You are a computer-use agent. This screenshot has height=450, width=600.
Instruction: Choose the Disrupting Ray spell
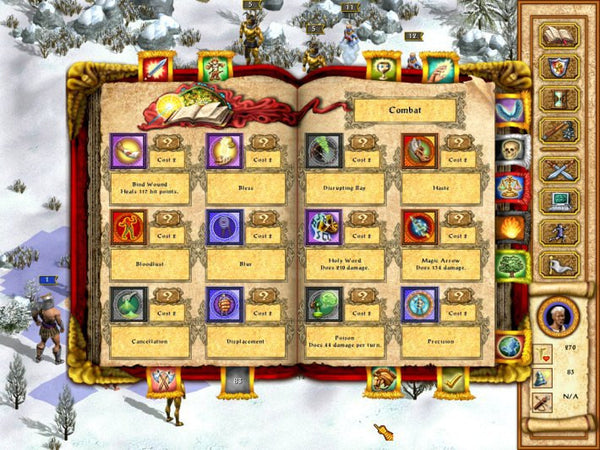(x=323, y=151)
